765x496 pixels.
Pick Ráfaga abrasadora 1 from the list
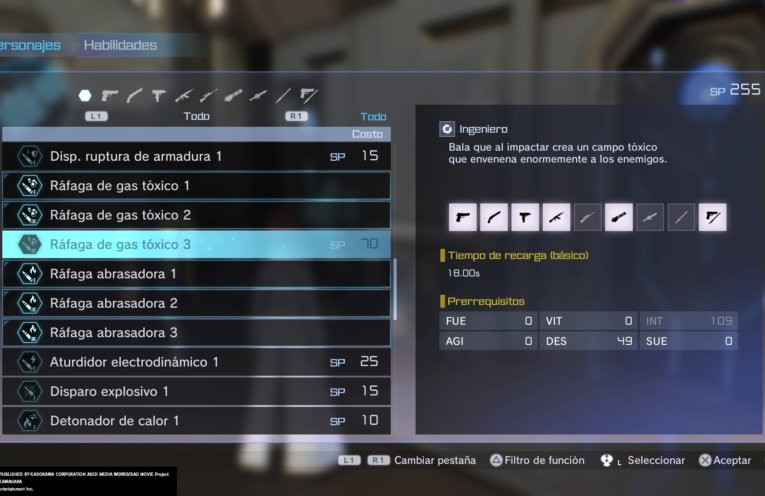(x=196, y=274)
